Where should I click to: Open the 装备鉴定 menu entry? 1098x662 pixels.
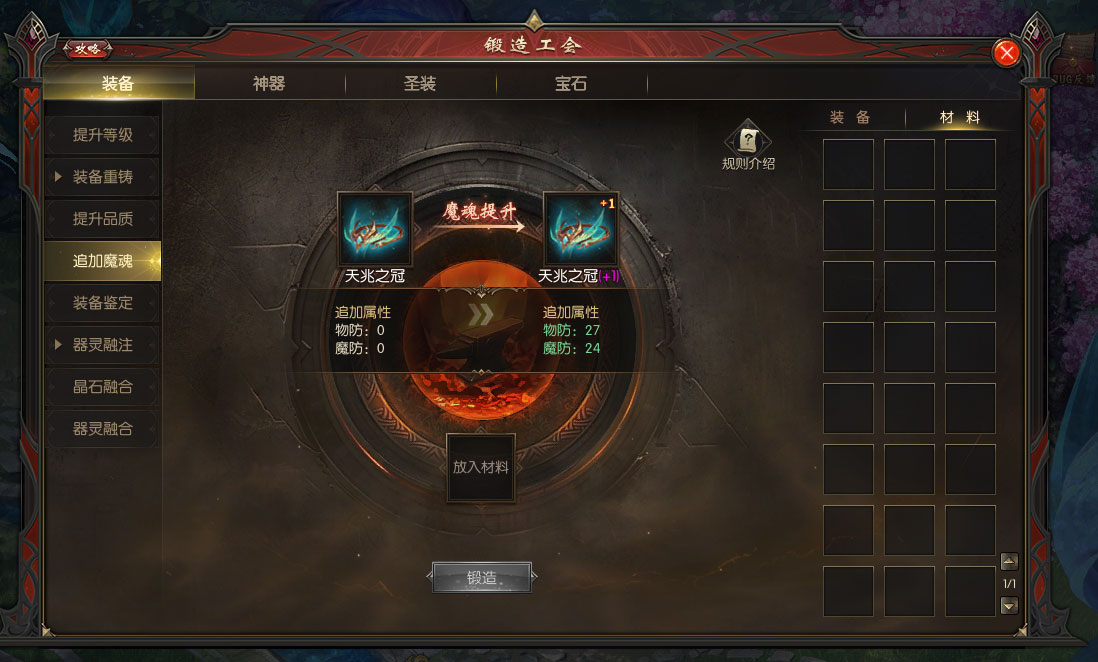[103, 303]
